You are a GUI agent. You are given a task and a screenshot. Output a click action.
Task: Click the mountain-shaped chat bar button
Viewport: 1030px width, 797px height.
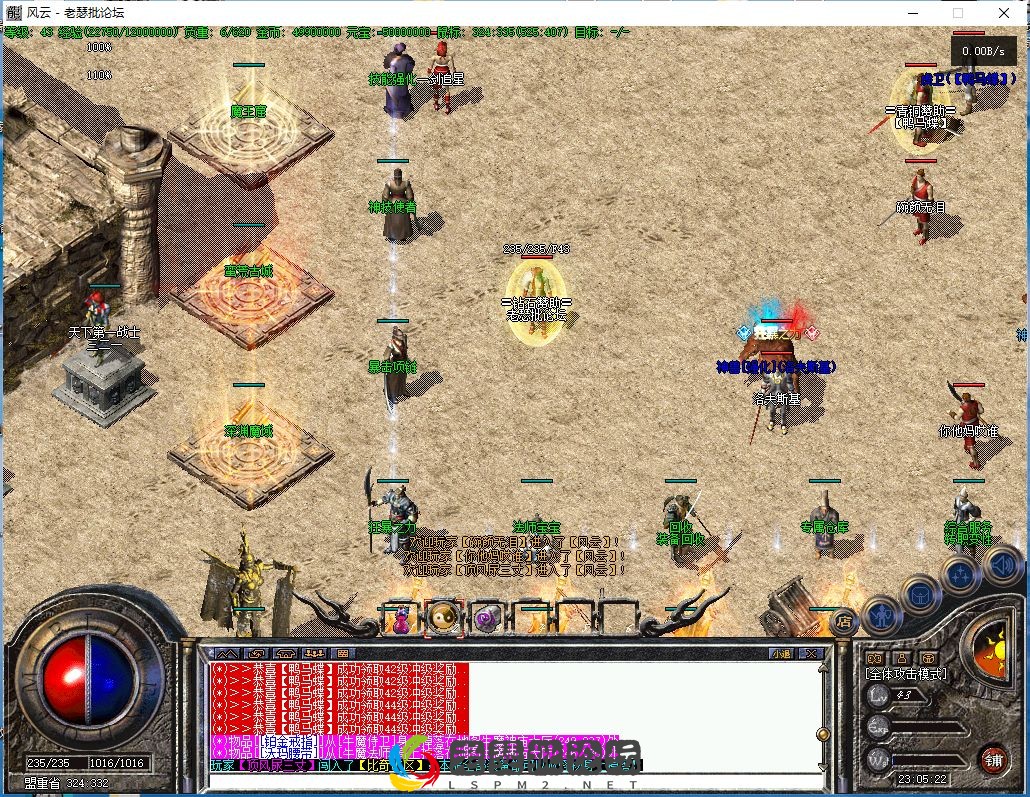[226, 654]
